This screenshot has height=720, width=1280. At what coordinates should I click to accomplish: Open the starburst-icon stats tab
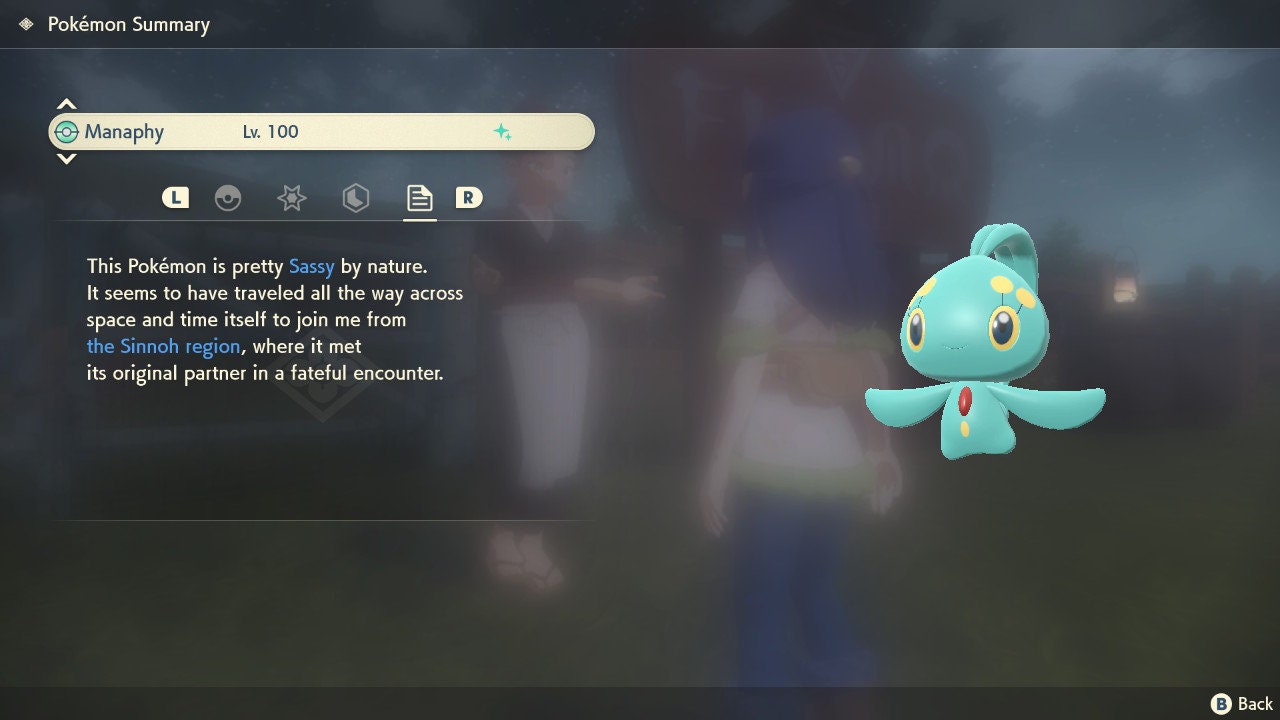click(x=291, y=198)
